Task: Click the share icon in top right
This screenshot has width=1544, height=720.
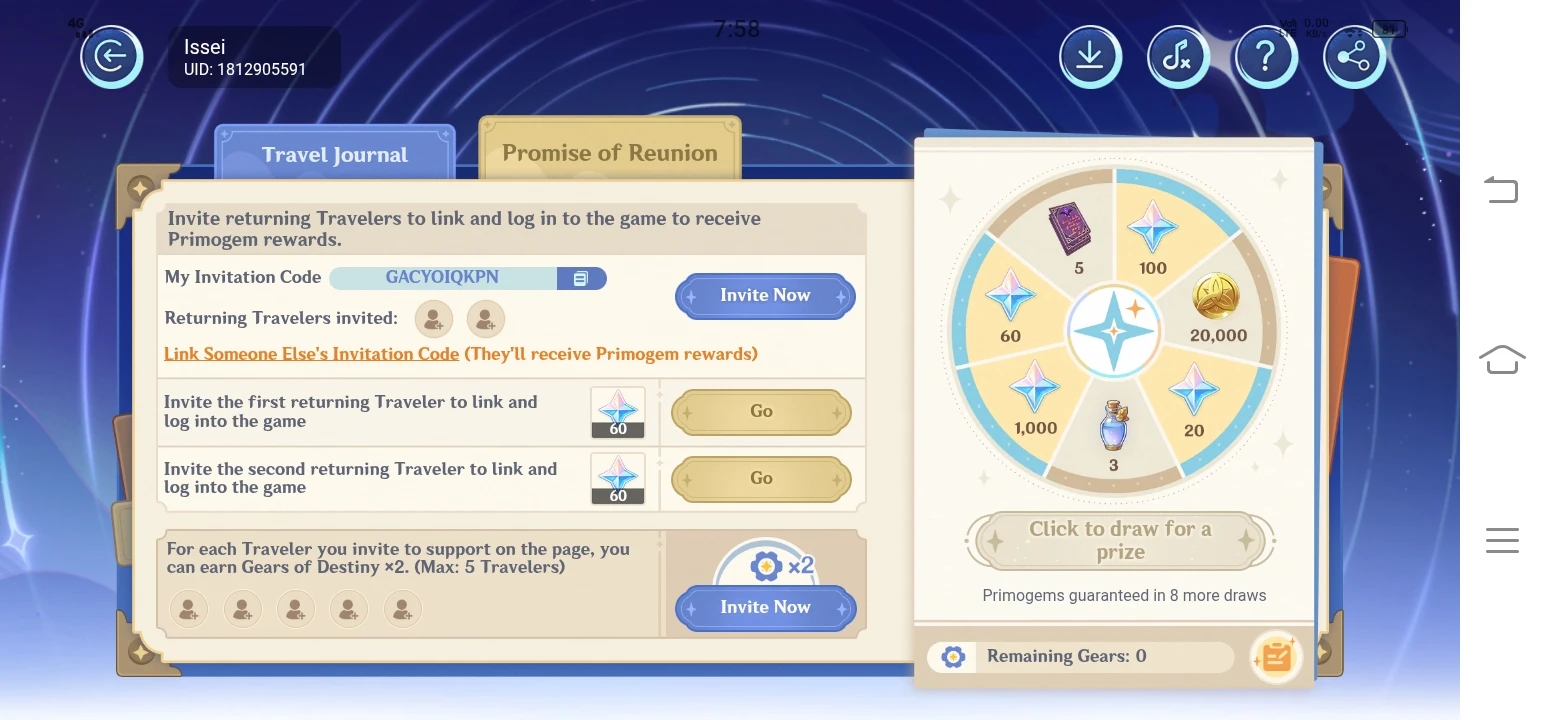Action: tap(1354, 57)
